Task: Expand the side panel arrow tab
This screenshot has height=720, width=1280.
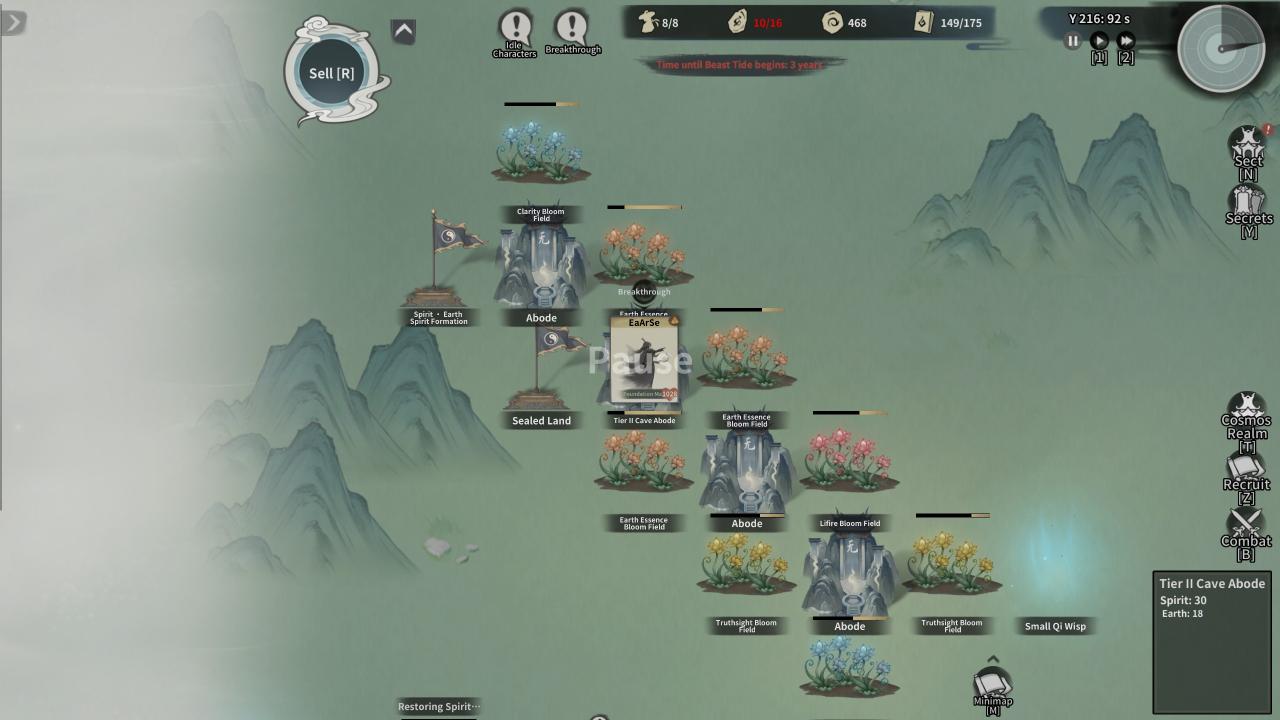Action: (x=13, y=22)
